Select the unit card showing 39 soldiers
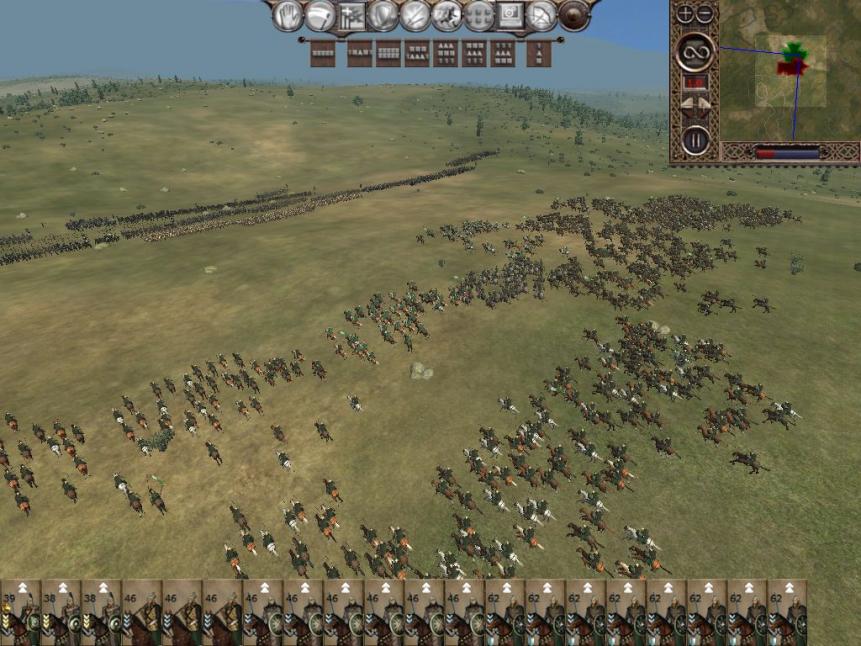Image resolution: width=861 pixels, height=646 pixels. 20,612
